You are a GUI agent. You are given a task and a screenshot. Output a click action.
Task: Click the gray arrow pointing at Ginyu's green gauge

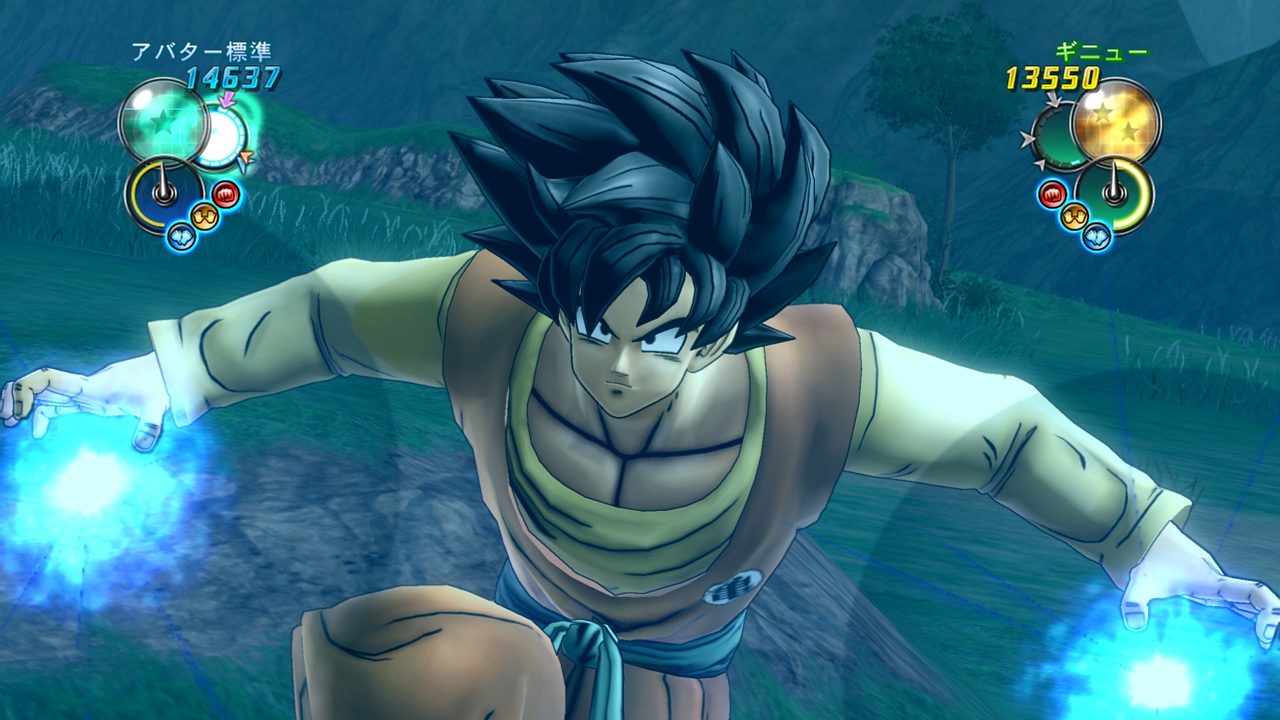(x=1053, y=100)
